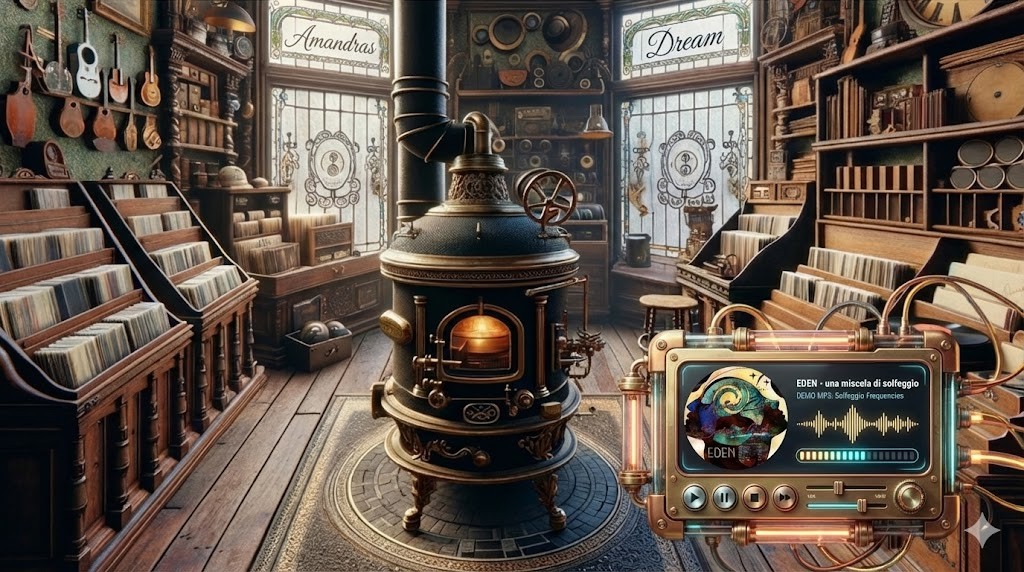
Task: Select the EDEN album cover art
Action: tap(729, 418)
